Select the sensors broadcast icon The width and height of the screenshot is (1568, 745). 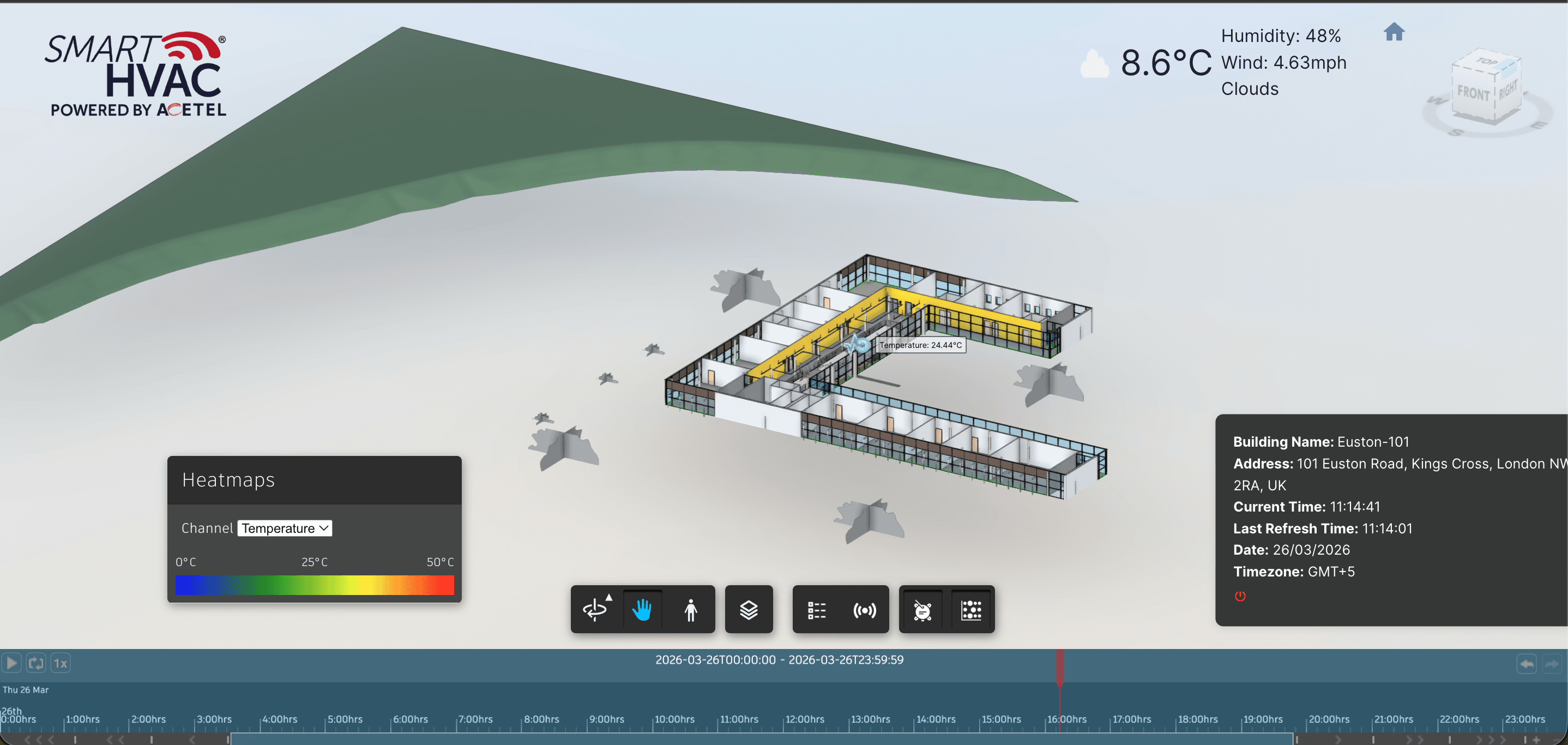click(865, 609)
